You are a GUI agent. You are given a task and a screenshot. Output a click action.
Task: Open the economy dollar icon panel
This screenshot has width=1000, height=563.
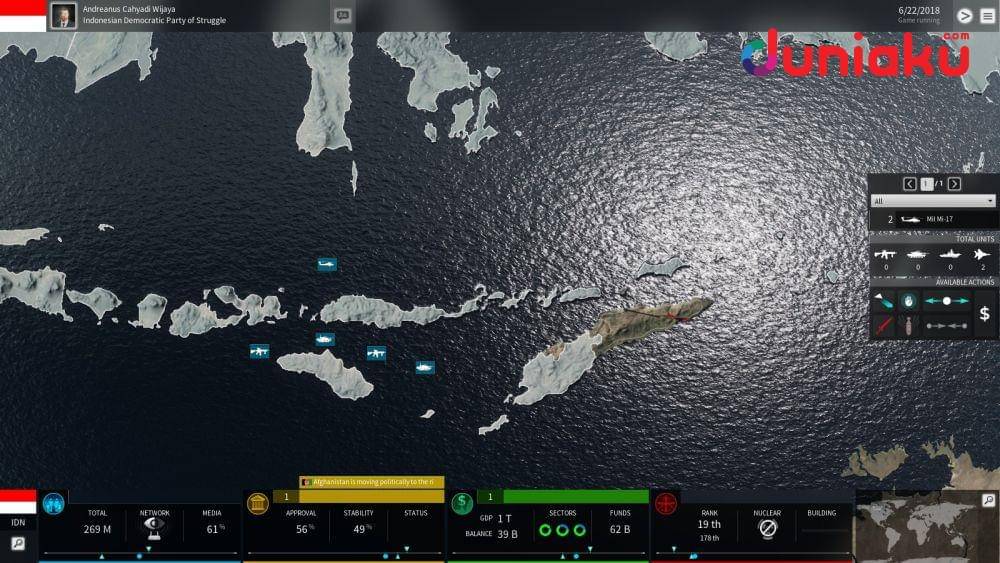click(462, 503)
